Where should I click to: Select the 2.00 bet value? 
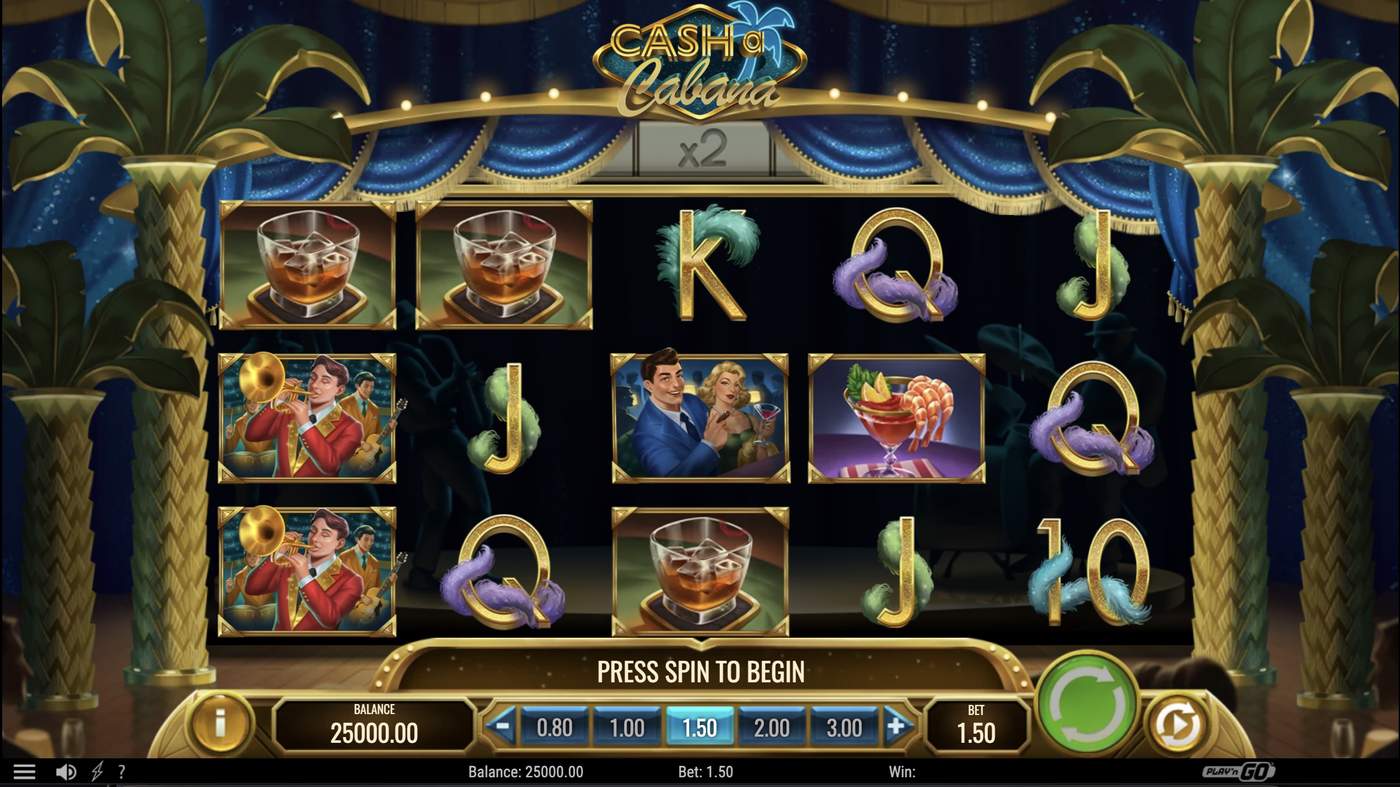(x=774, y=727)
